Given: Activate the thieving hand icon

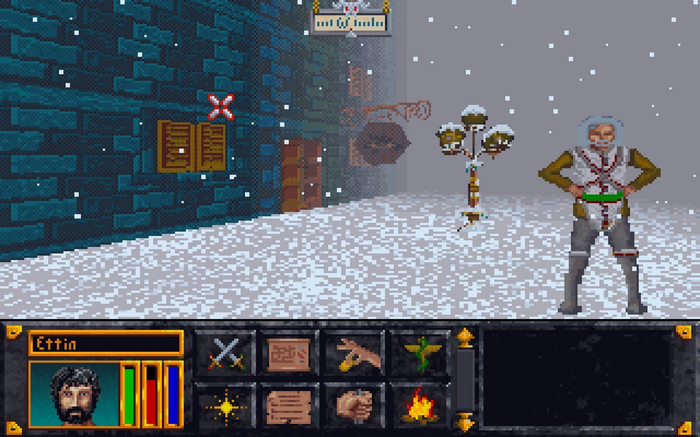Looking at the screenshot, I should [352, 354].
